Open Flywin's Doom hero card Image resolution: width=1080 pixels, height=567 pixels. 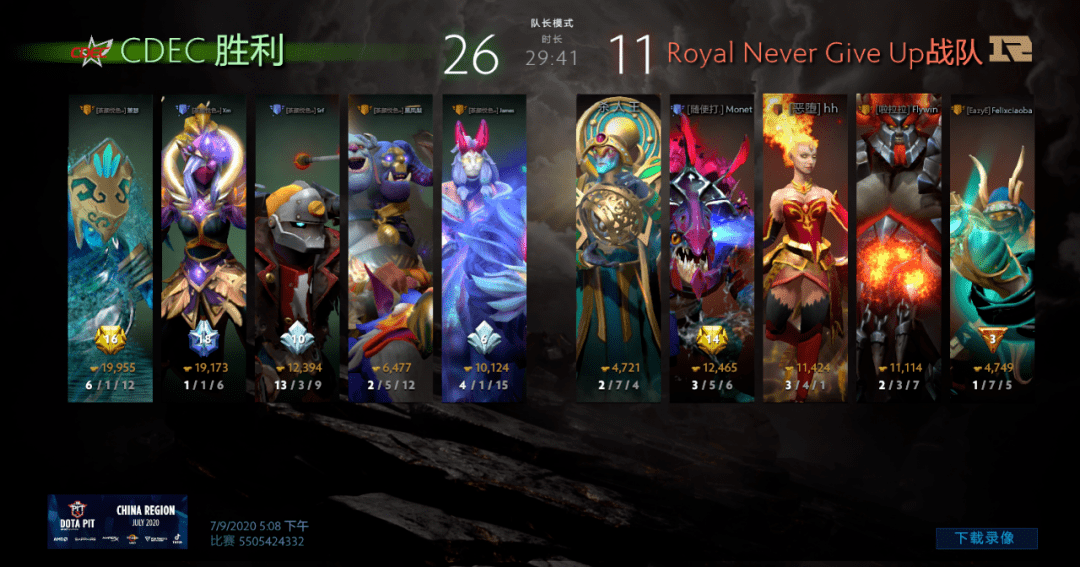pyautogui.click(x=899, y=248)
